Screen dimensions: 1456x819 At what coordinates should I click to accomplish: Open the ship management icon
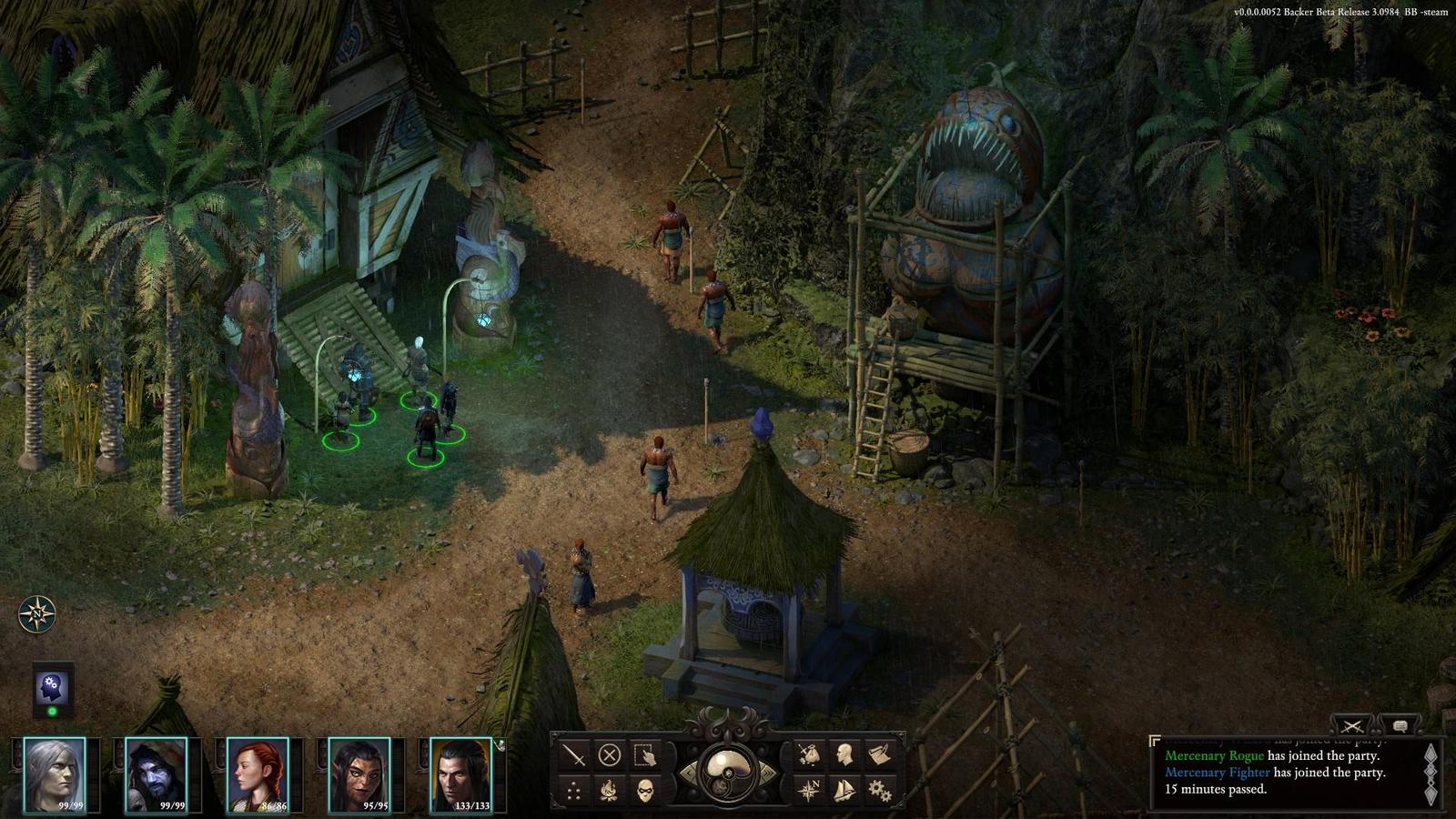coord(844,790)
